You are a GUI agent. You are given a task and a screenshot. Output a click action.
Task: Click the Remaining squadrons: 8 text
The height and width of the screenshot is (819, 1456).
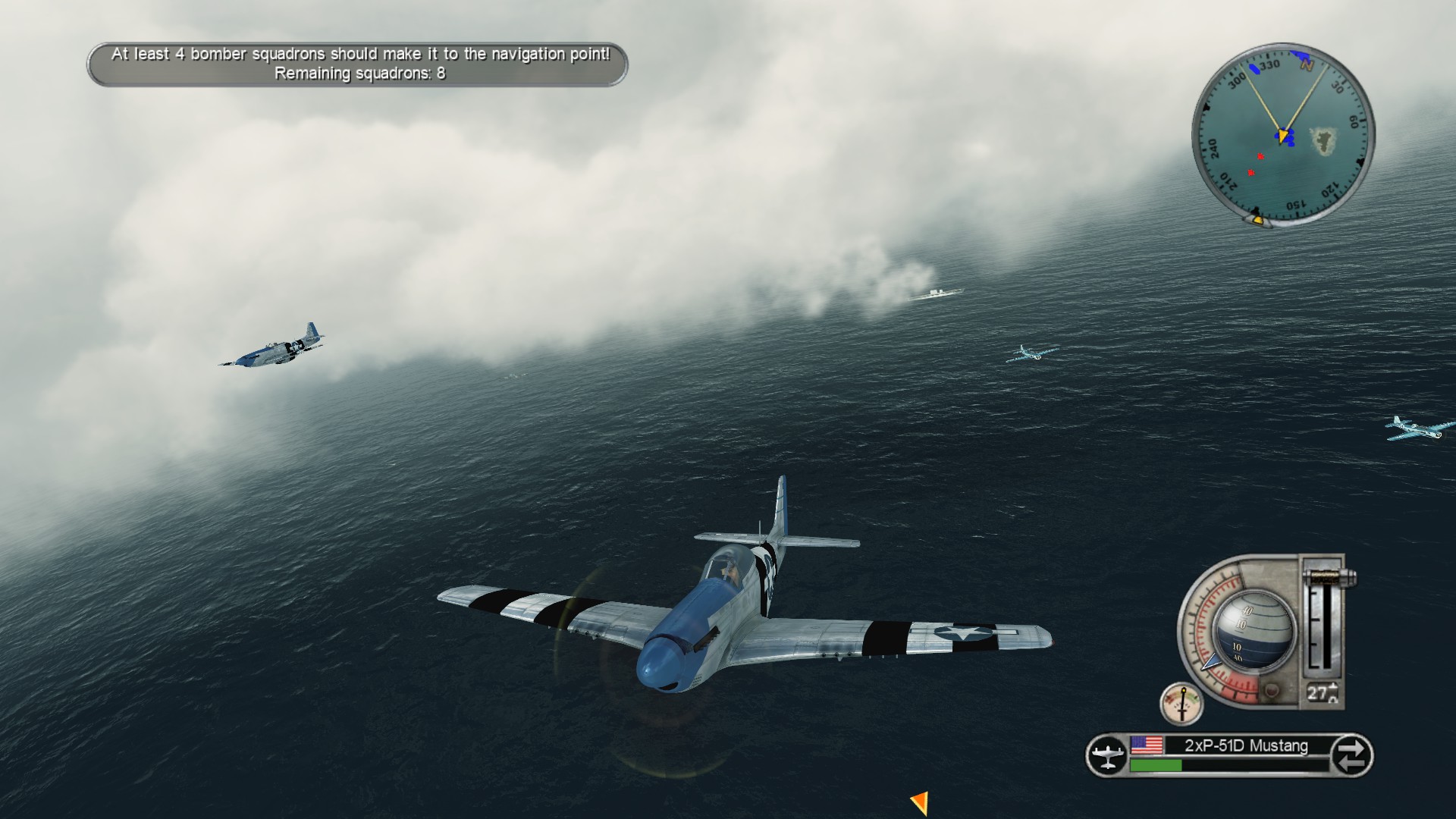point(361,74)
